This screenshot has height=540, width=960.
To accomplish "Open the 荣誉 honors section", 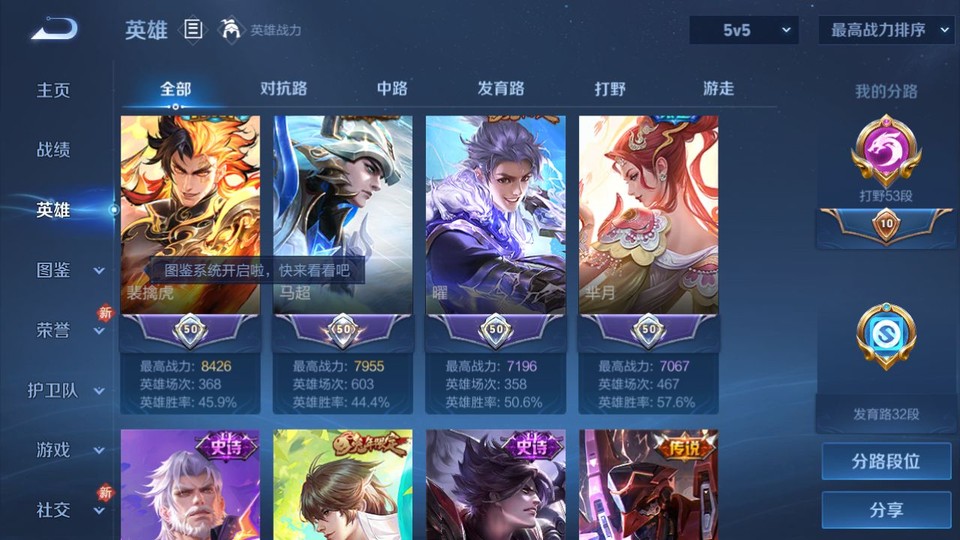I will (x=54, y=330).
